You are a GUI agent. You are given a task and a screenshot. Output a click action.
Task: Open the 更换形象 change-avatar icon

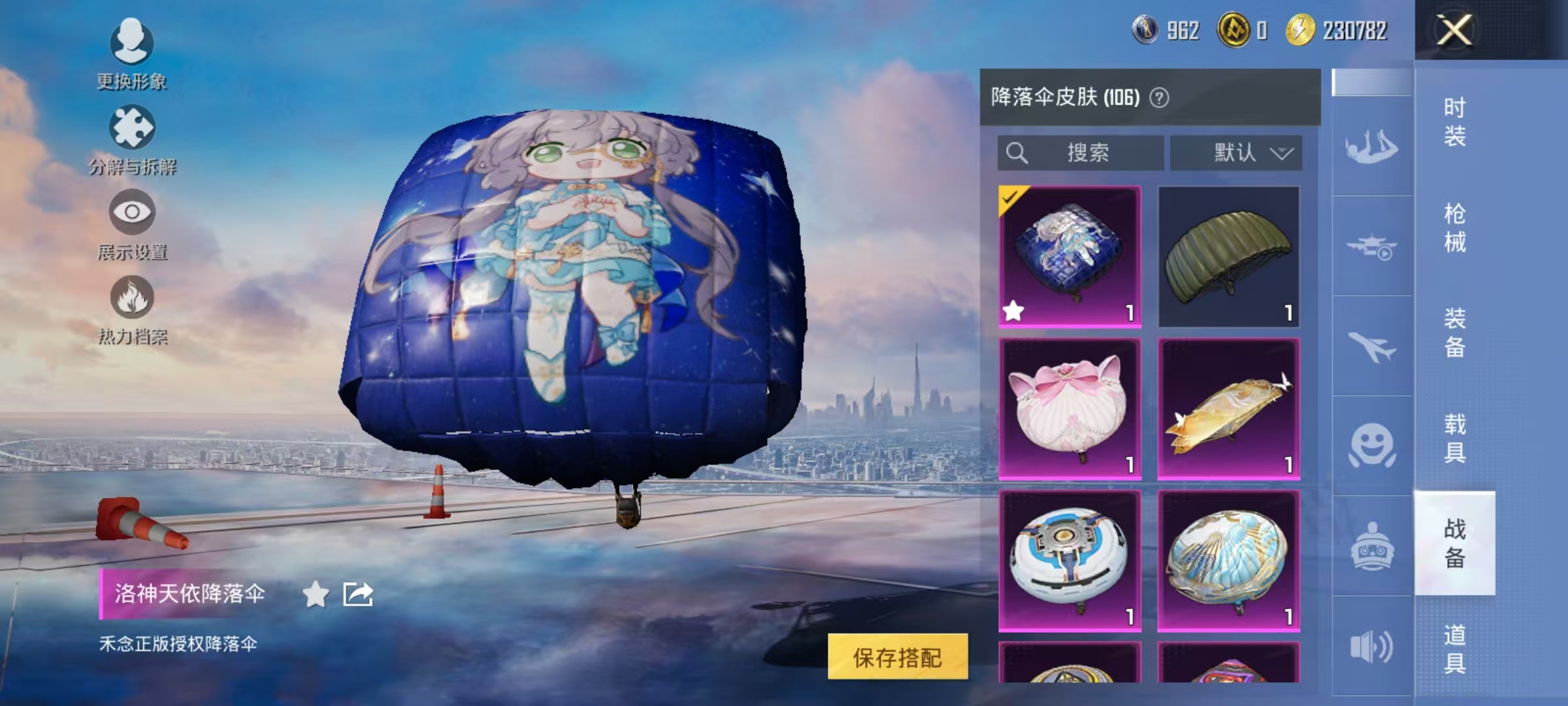(131, 41)
